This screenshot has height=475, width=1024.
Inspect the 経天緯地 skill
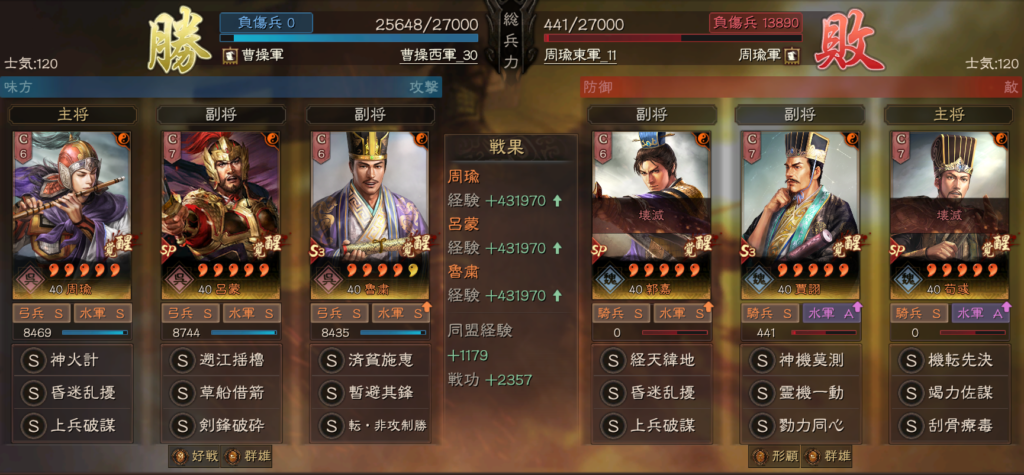click(651, 359)
